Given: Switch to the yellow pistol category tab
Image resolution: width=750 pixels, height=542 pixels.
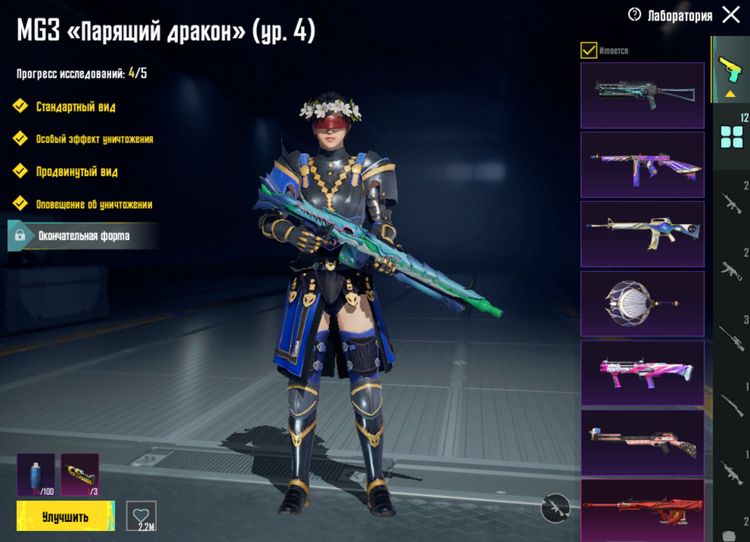Looking at the screenshot, I should (729, 70).
